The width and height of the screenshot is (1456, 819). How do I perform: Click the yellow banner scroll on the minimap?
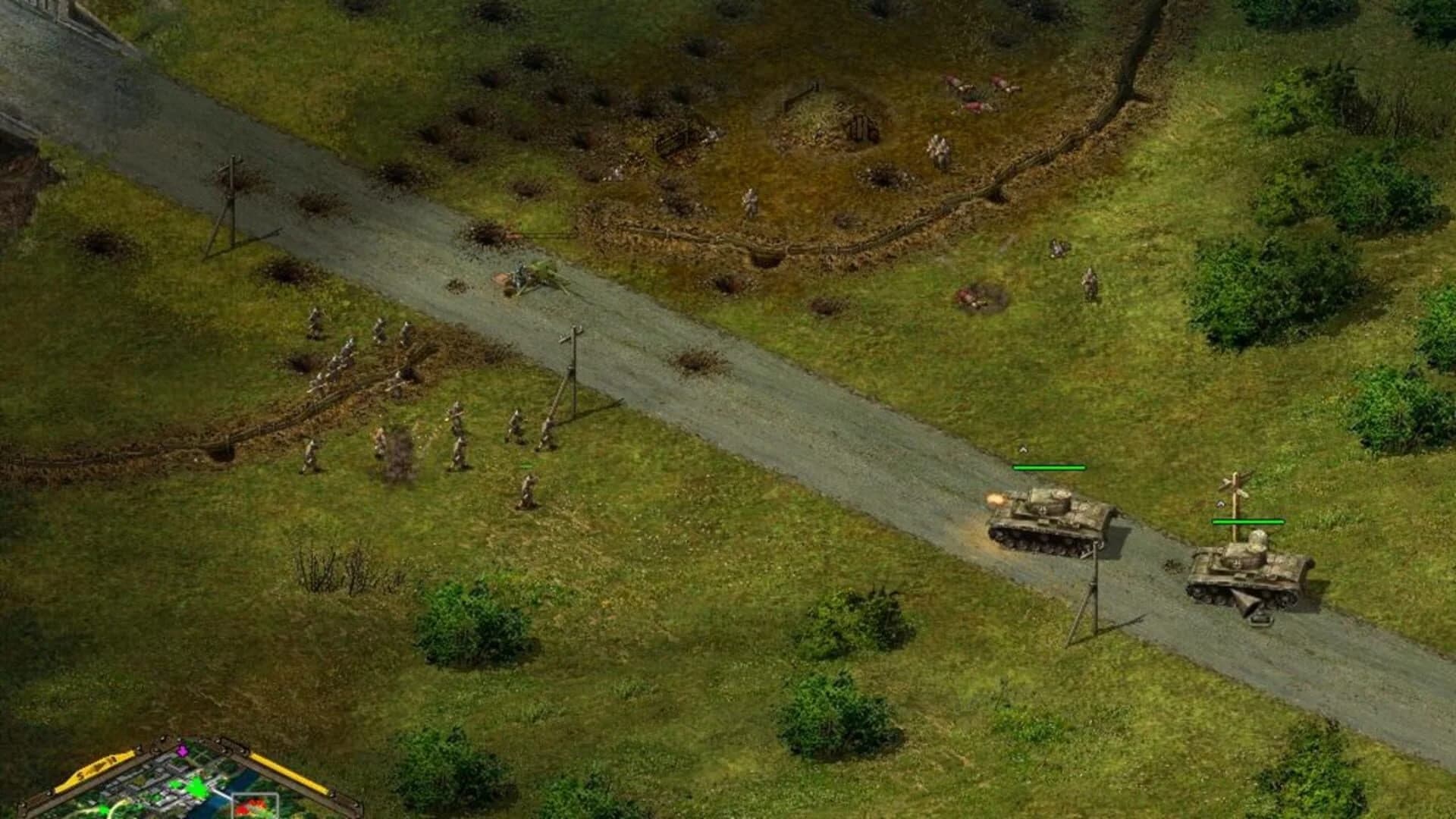click(96, 768)
